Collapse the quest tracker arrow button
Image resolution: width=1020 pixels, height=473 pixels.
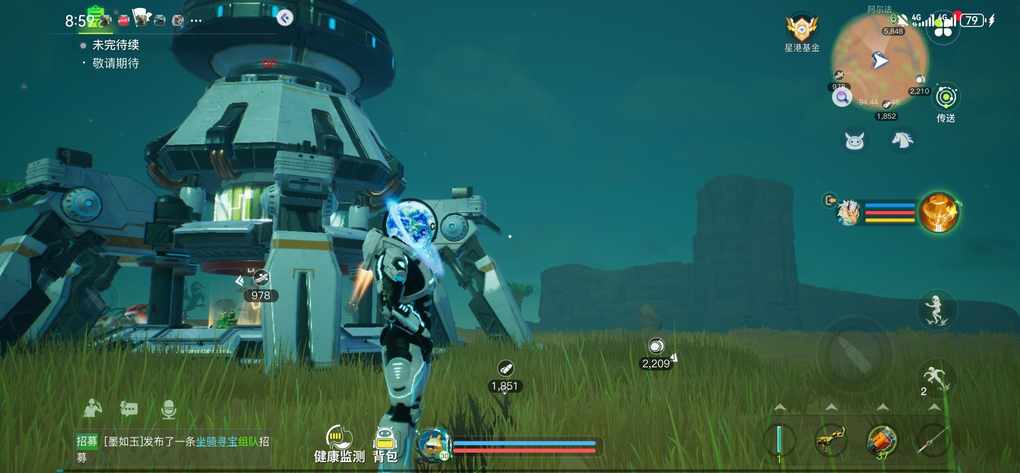(285, 17)
